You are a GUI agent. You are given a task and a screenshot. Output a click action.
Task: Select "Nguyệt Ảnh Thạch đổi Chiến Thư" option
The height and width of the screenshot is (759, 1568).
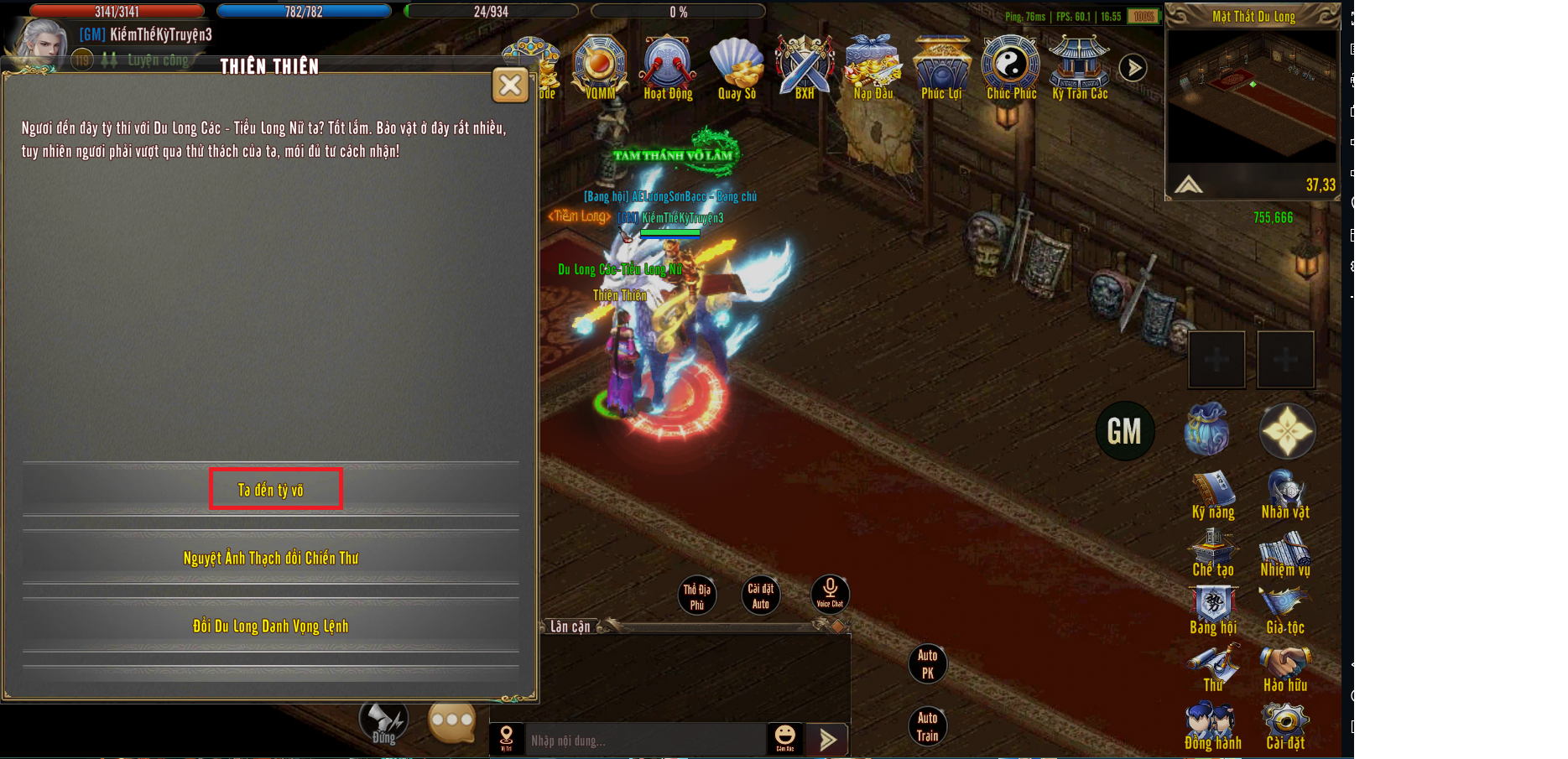270,558
